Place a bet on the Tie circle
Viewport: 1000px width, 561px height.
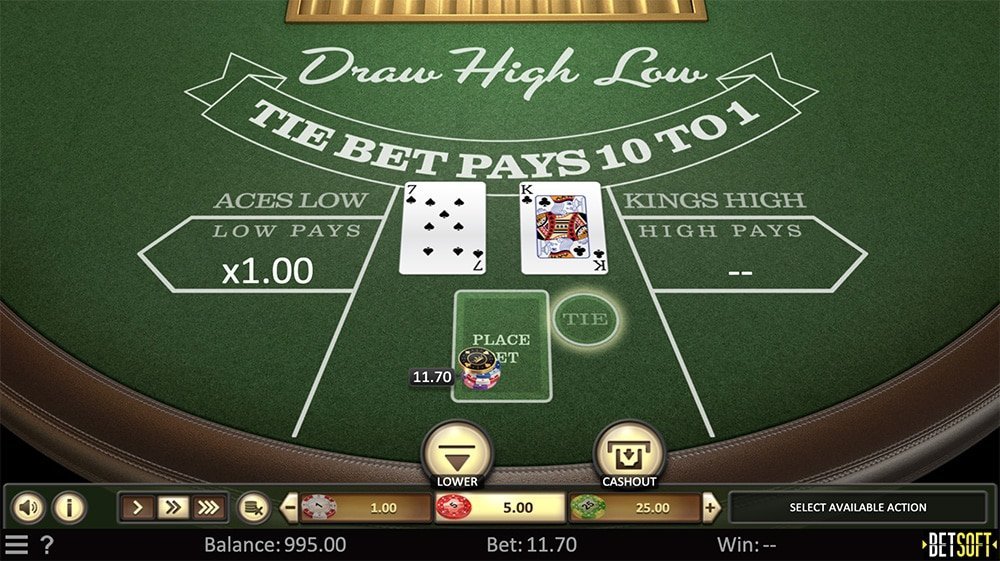pos(585,319)
